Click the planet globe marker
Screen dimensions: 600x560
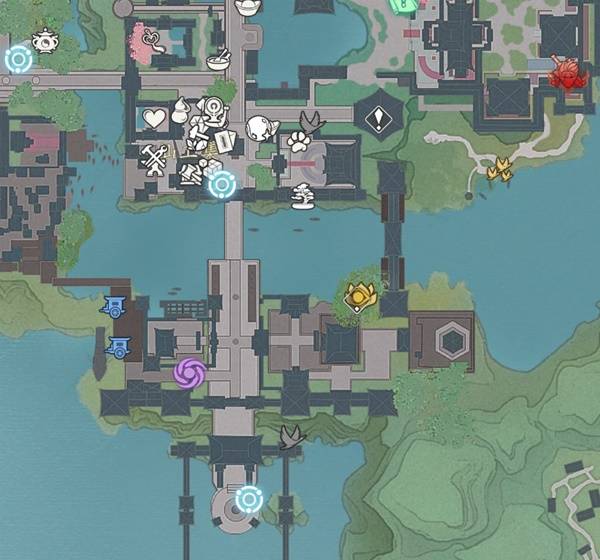pyautogui.click(x=259, y=128)
